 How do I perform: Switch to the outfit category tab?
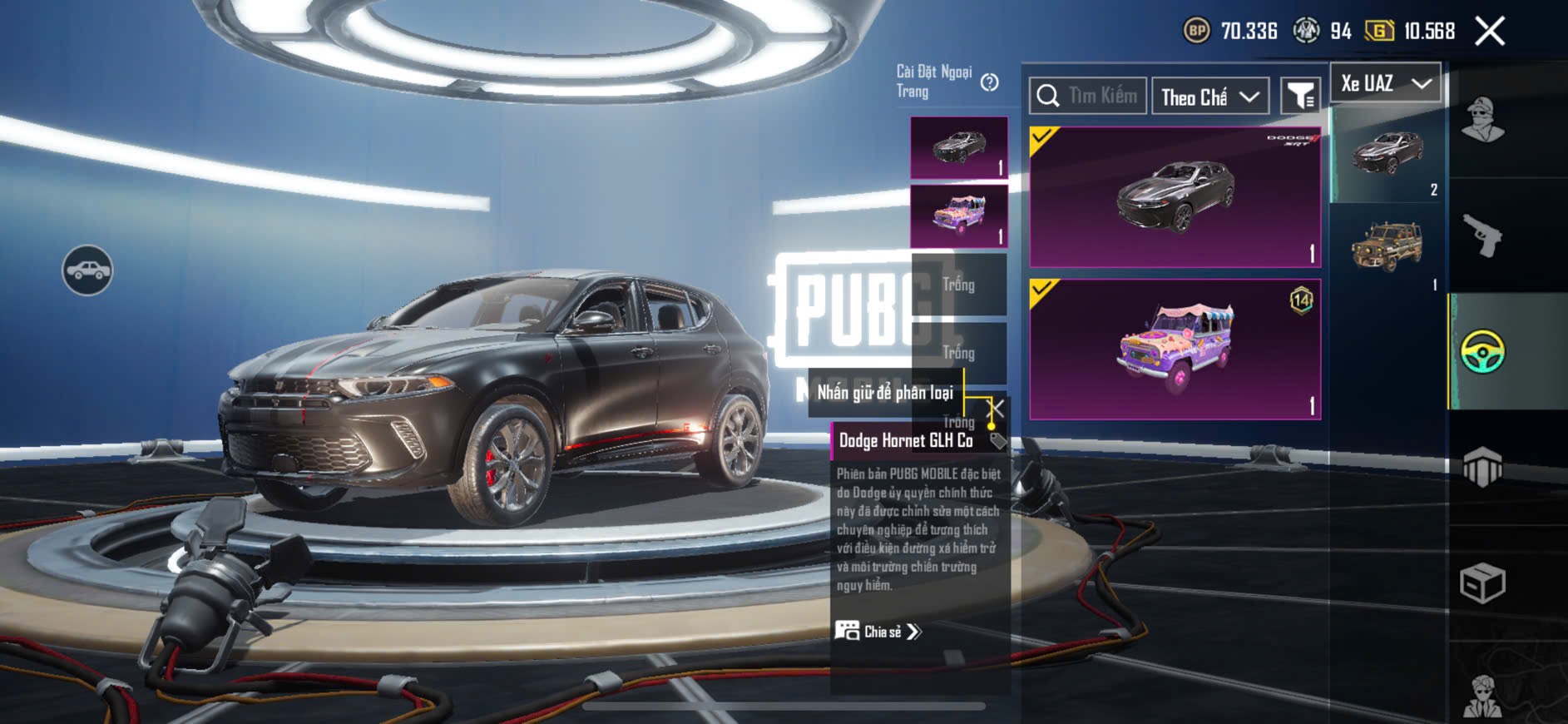[x=1482, y=121]
